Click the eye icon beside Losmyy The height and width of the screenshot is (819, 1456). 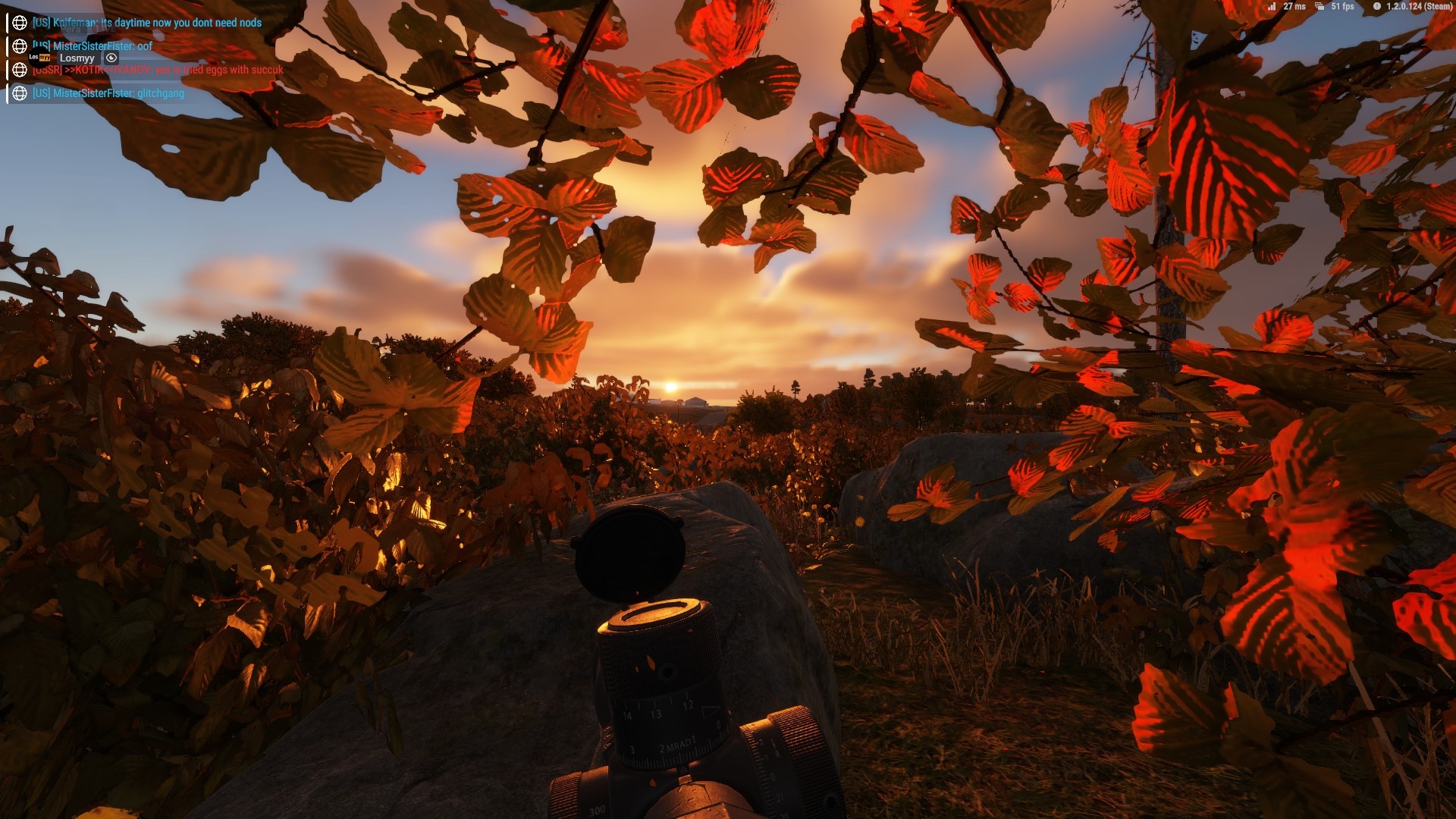[111, 58]
